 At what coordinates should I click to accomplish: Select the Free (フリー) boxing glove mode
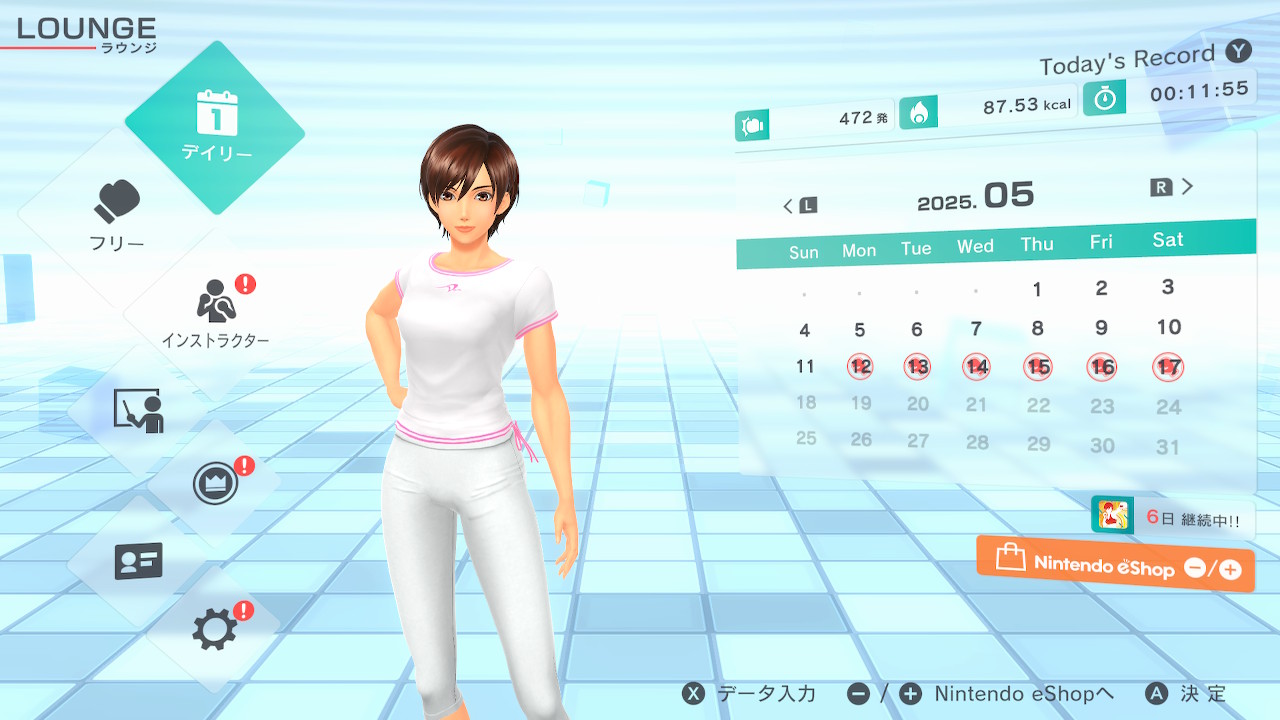[x=118, y=215]
